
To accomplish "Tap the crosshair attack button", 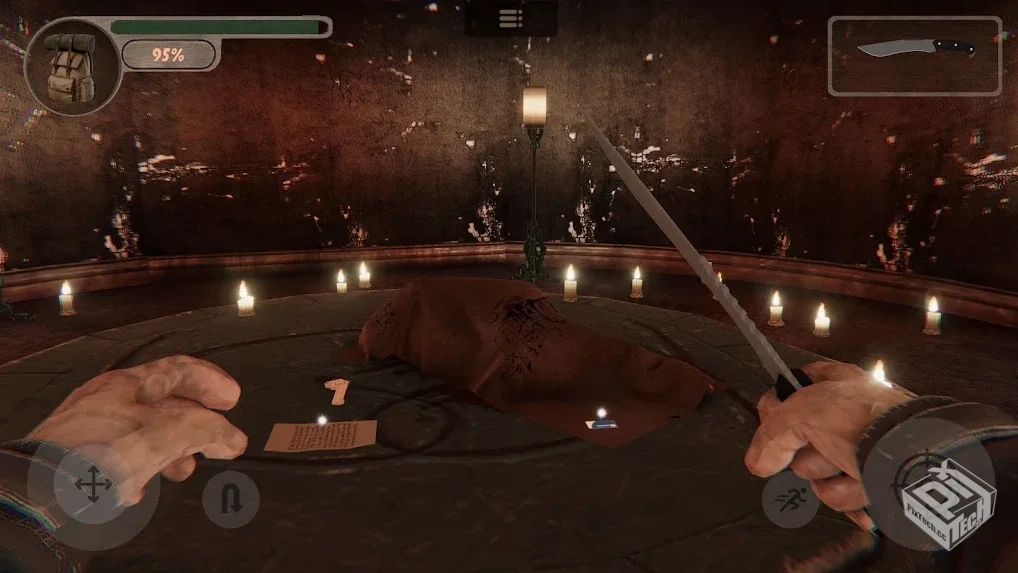I will coord(928,484).
